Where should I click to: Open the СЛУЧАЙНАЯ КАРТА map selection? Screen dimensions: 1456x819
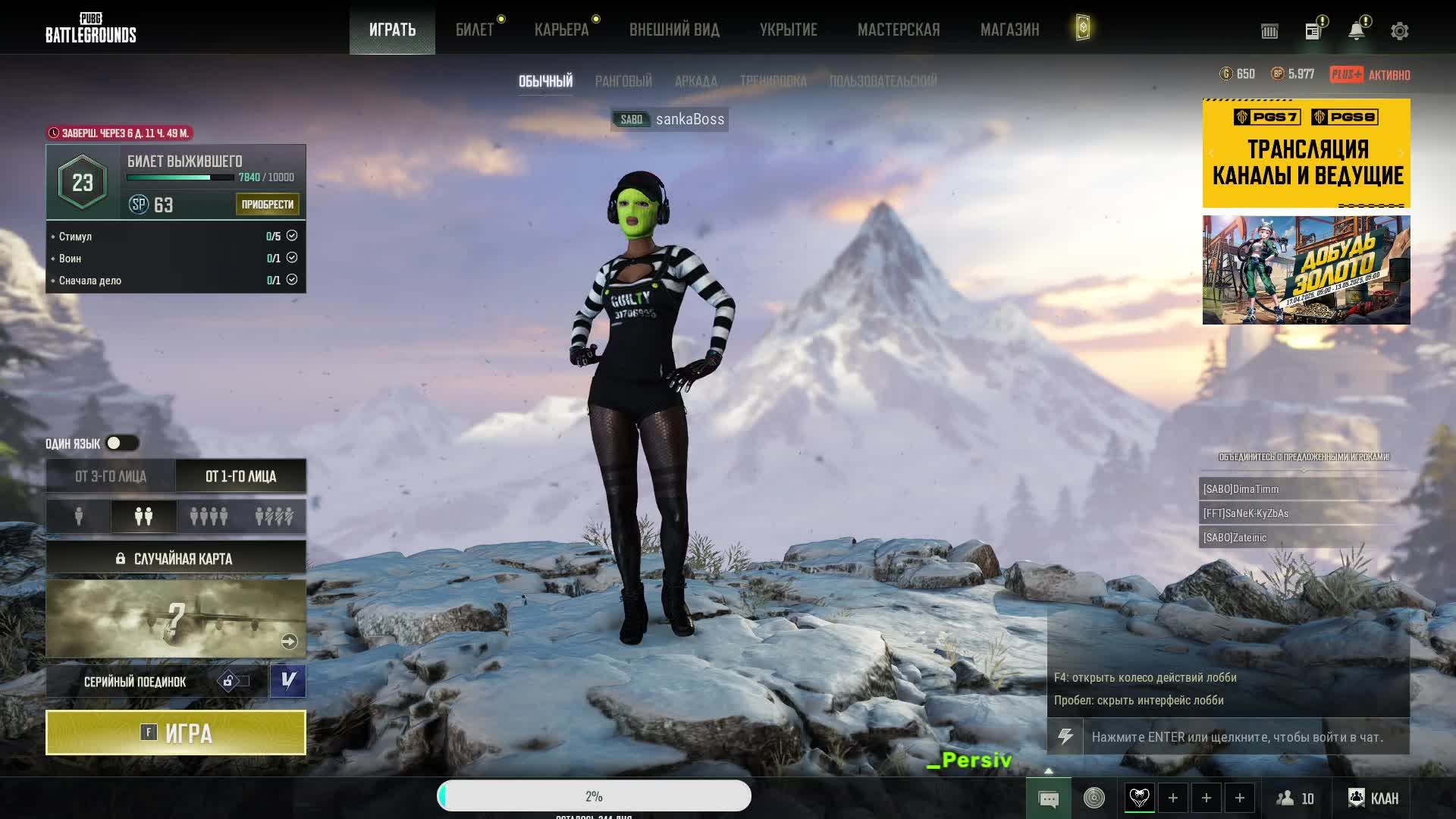(x=175, y=558)
